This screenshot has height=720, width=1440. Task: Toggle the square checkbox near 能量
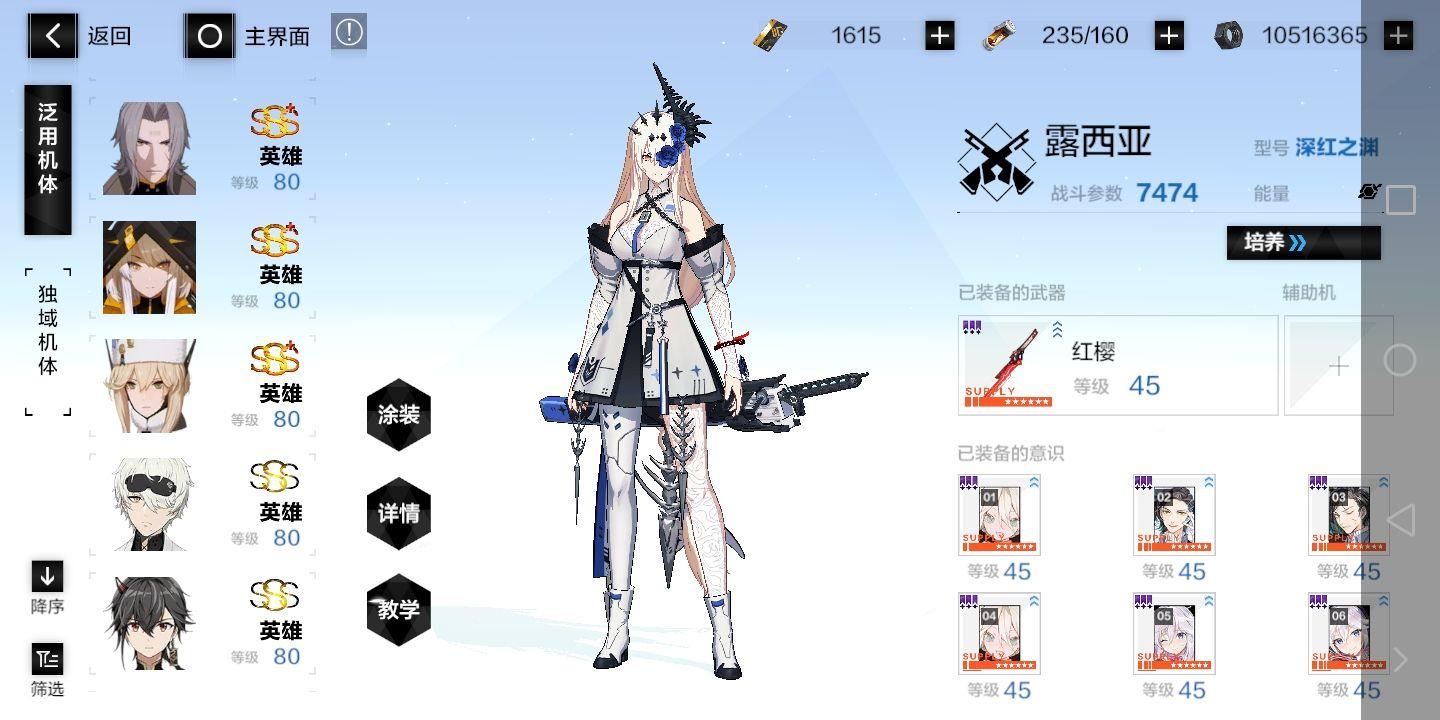pos(1401,199)
